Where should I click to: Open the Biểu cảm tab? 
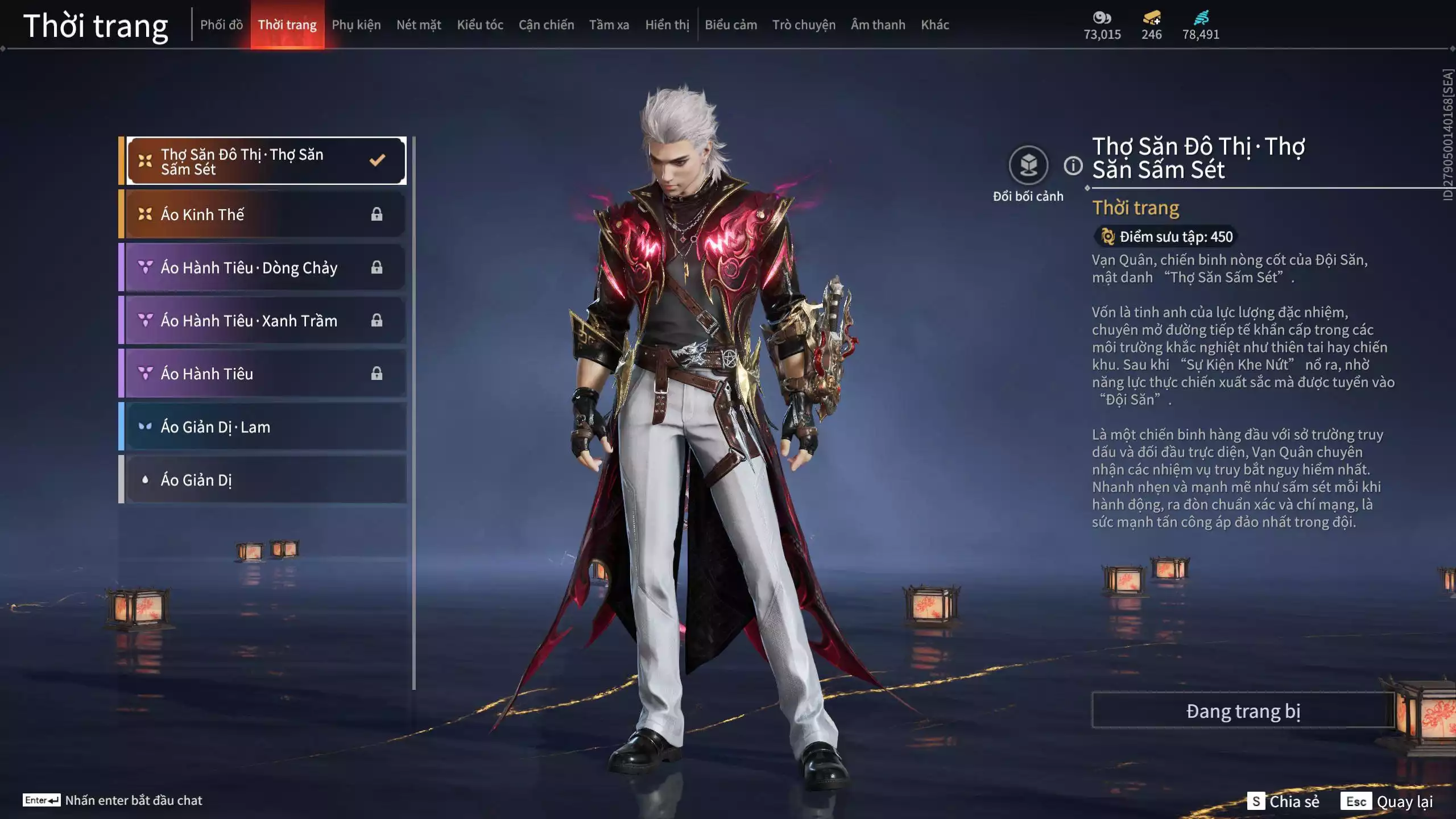pyautogui.click(x=731, y=25)
